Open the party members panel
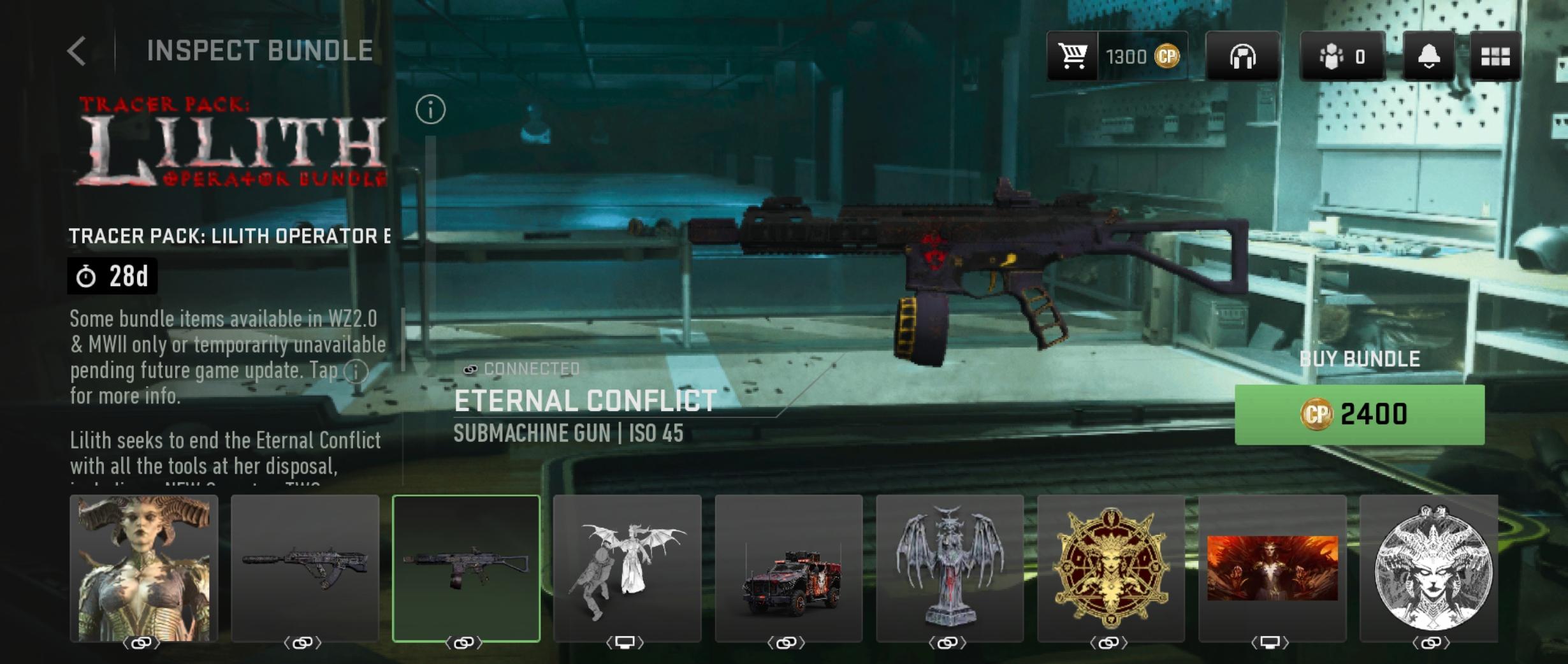Viewport: 1568px width, 664px height. click(1342, 57)
